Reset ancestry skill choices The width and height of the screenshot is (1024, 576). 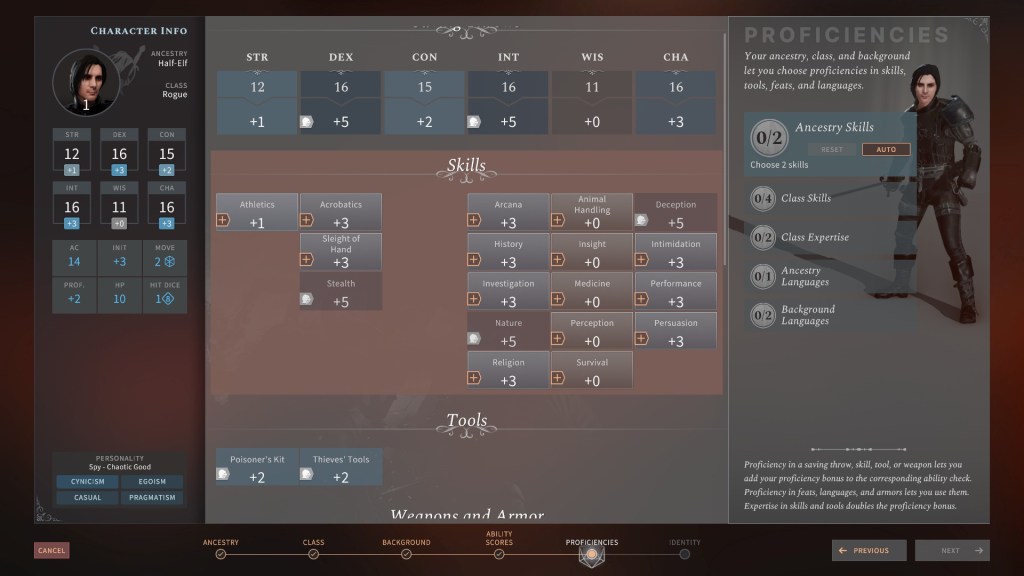coord(832,149)
